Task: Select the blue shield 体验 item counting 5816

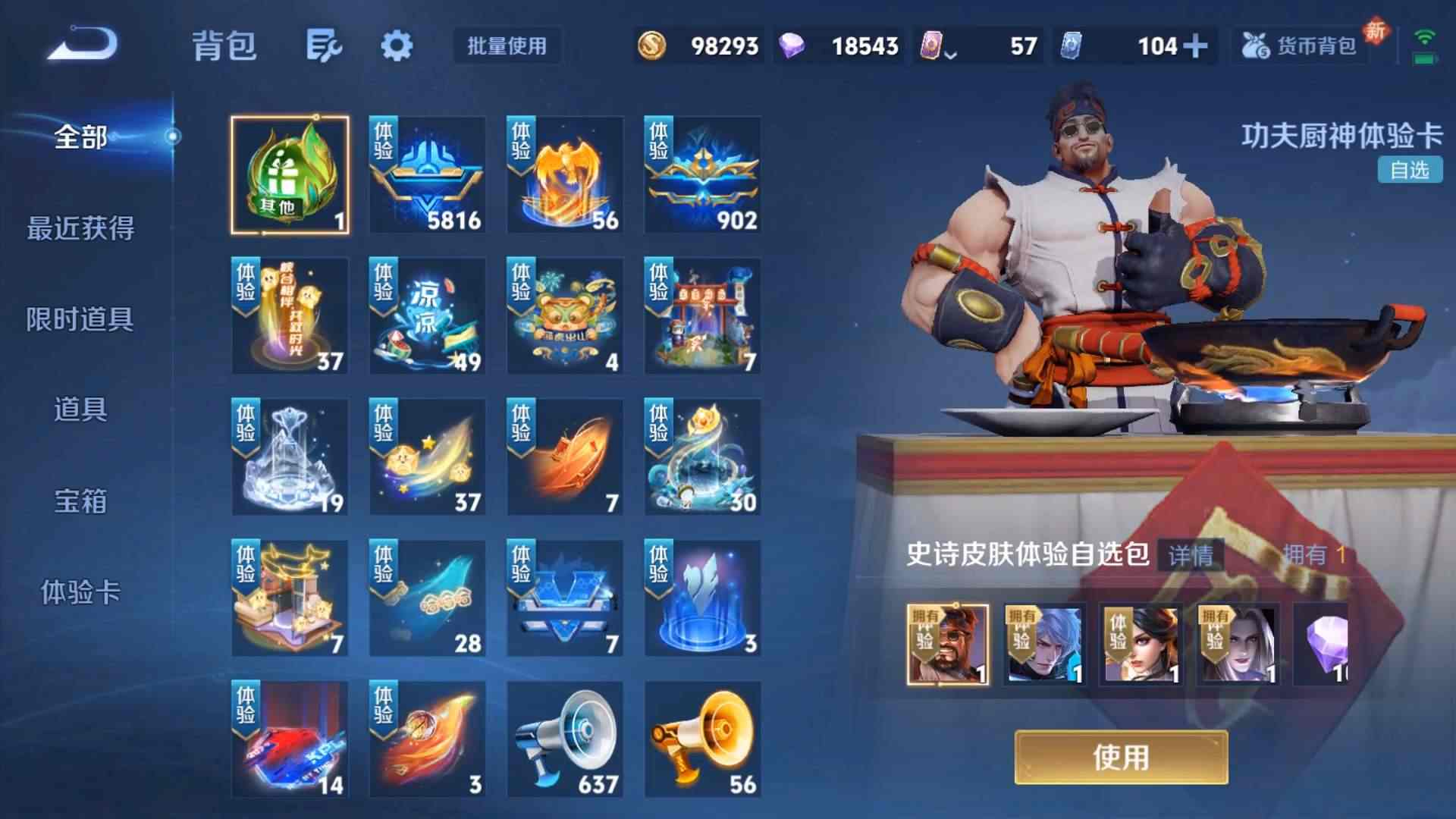Action: pos(426,174)
